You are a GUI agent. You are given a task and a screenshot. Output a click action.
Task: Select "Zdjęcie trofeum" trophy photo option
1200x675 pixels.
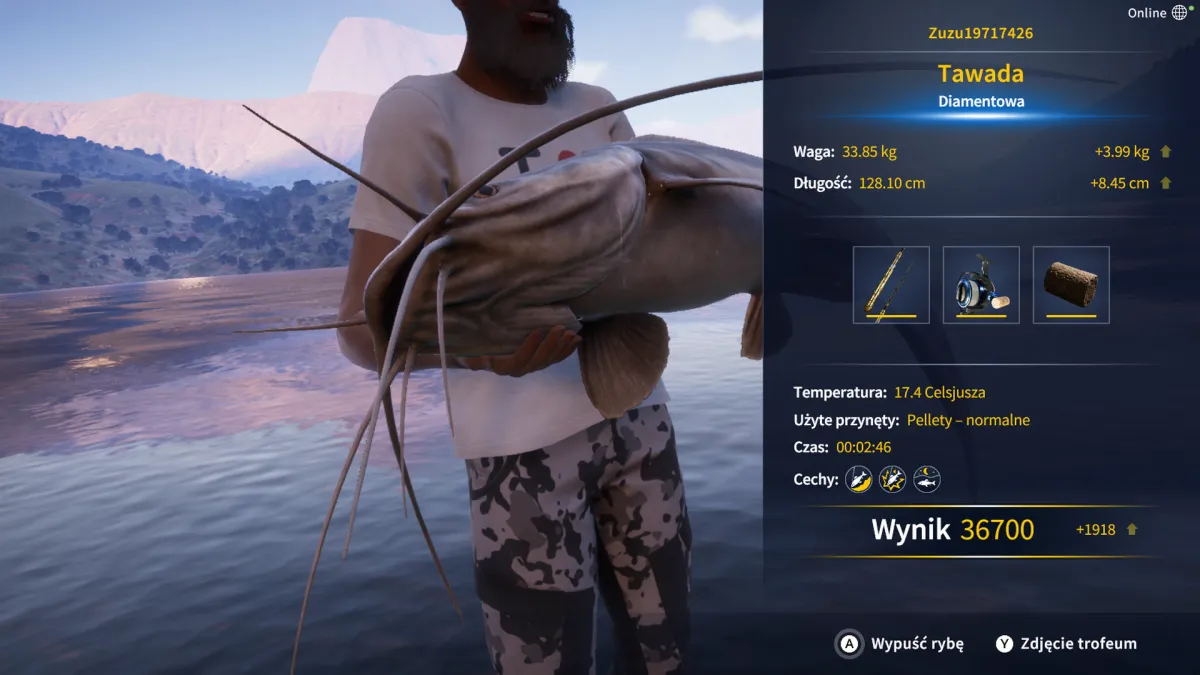click(1066, 644)
